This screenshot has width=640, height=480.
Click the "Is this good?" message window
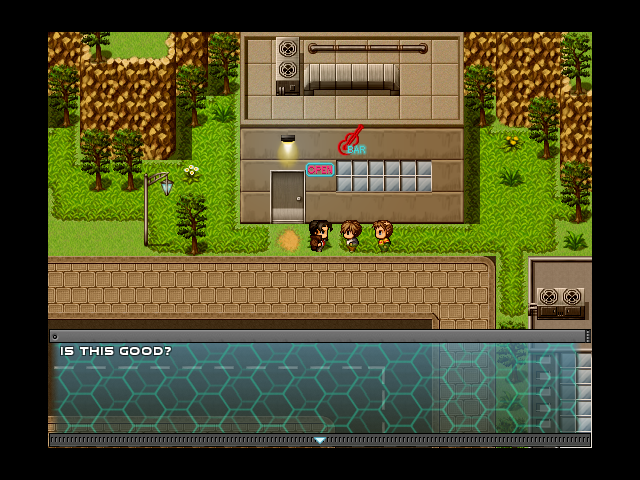tap(320, 388)
